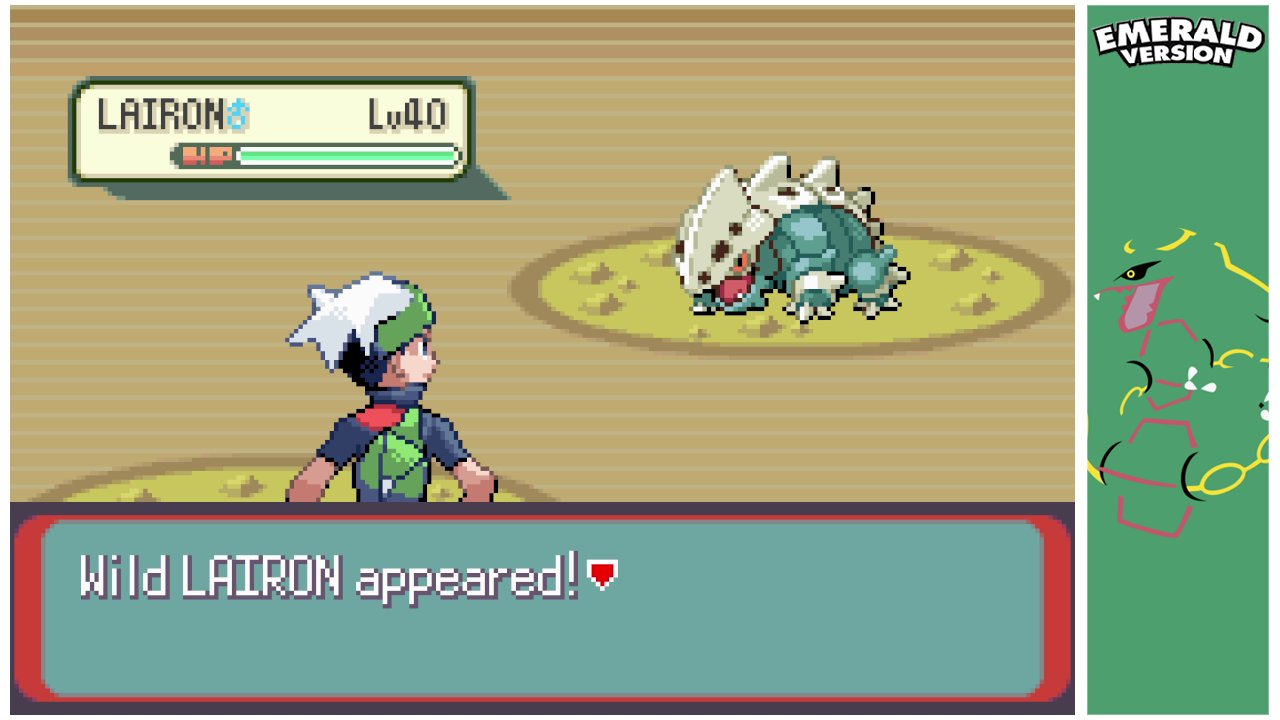1280x720 pixels.
Task: Click the green sidebar panel
Action: [1180, 600]
